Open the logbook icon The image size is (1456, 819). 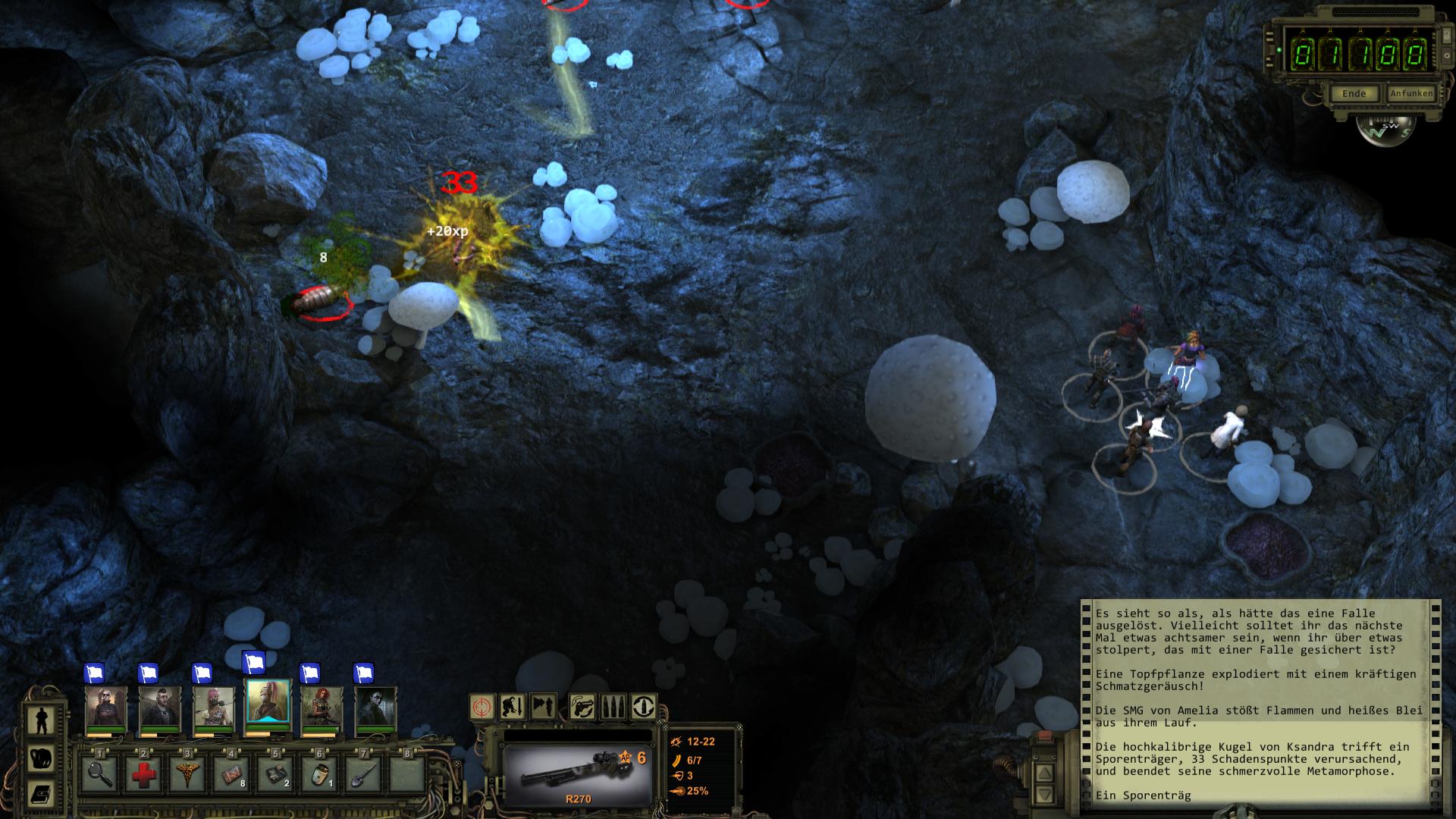click(x=40, y=794)
